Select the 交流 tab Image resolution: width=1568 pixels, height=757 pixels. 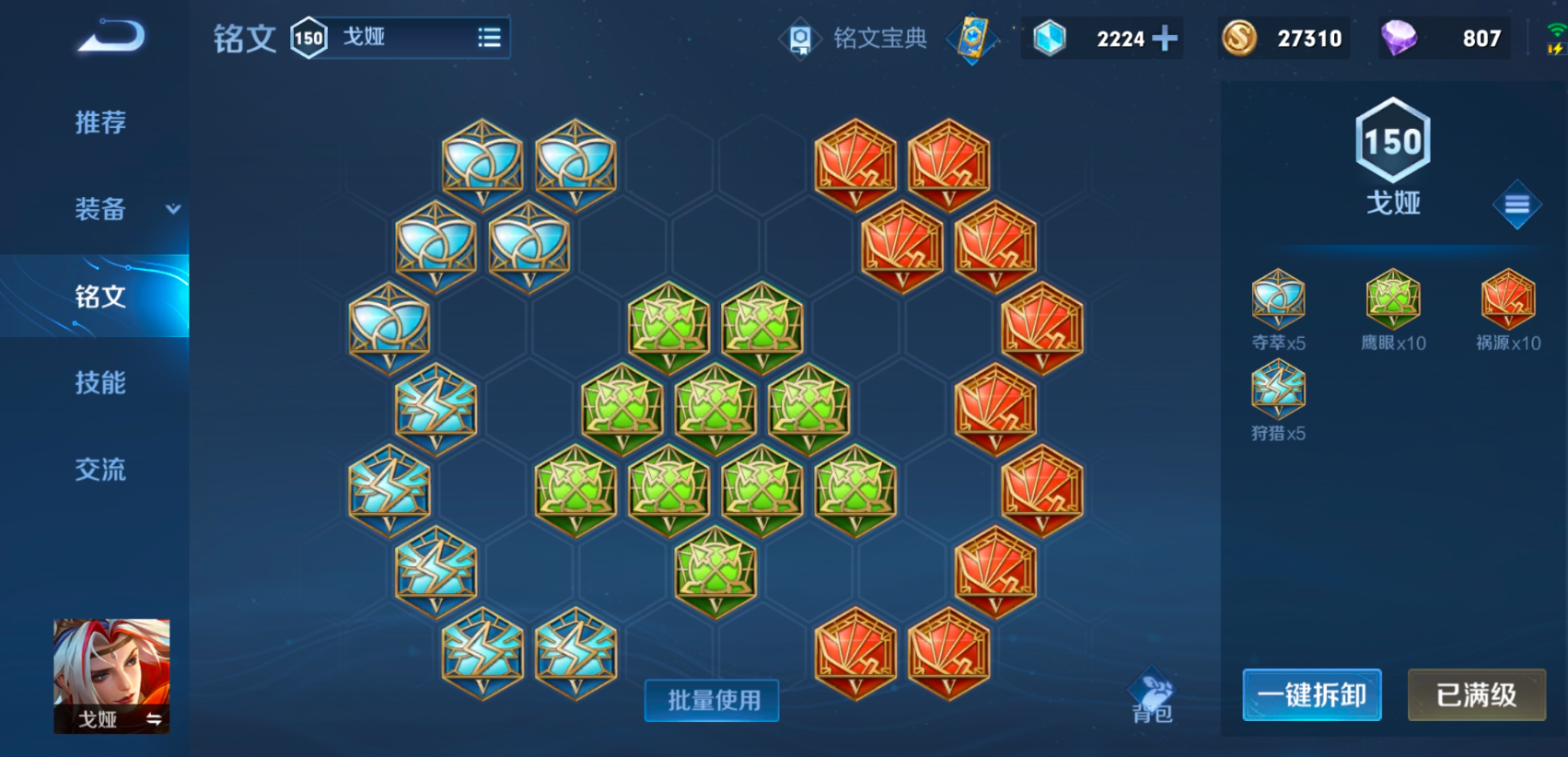pos(99,469)
